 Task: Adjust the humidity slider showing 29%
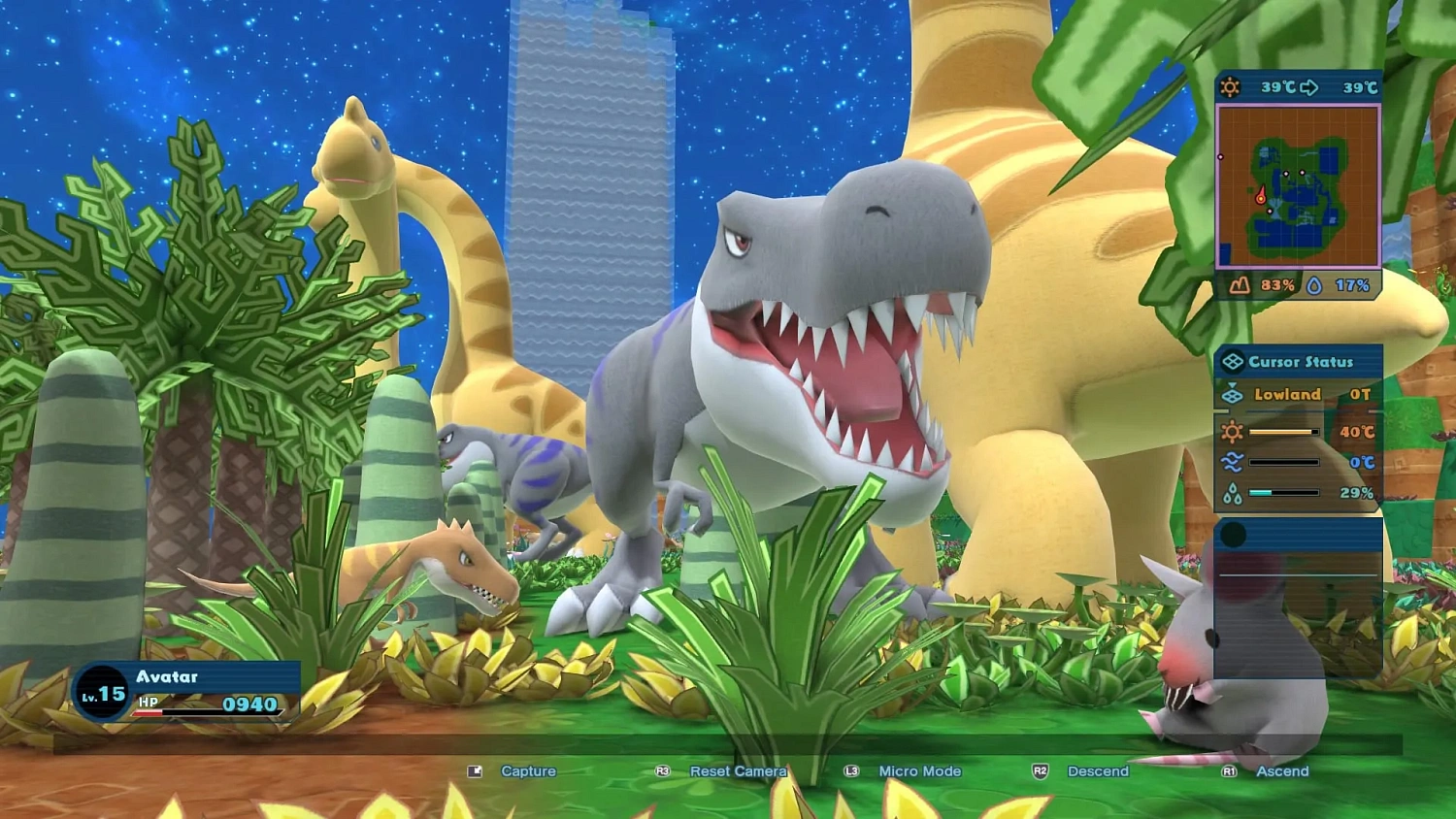(x=1282, y=491)
